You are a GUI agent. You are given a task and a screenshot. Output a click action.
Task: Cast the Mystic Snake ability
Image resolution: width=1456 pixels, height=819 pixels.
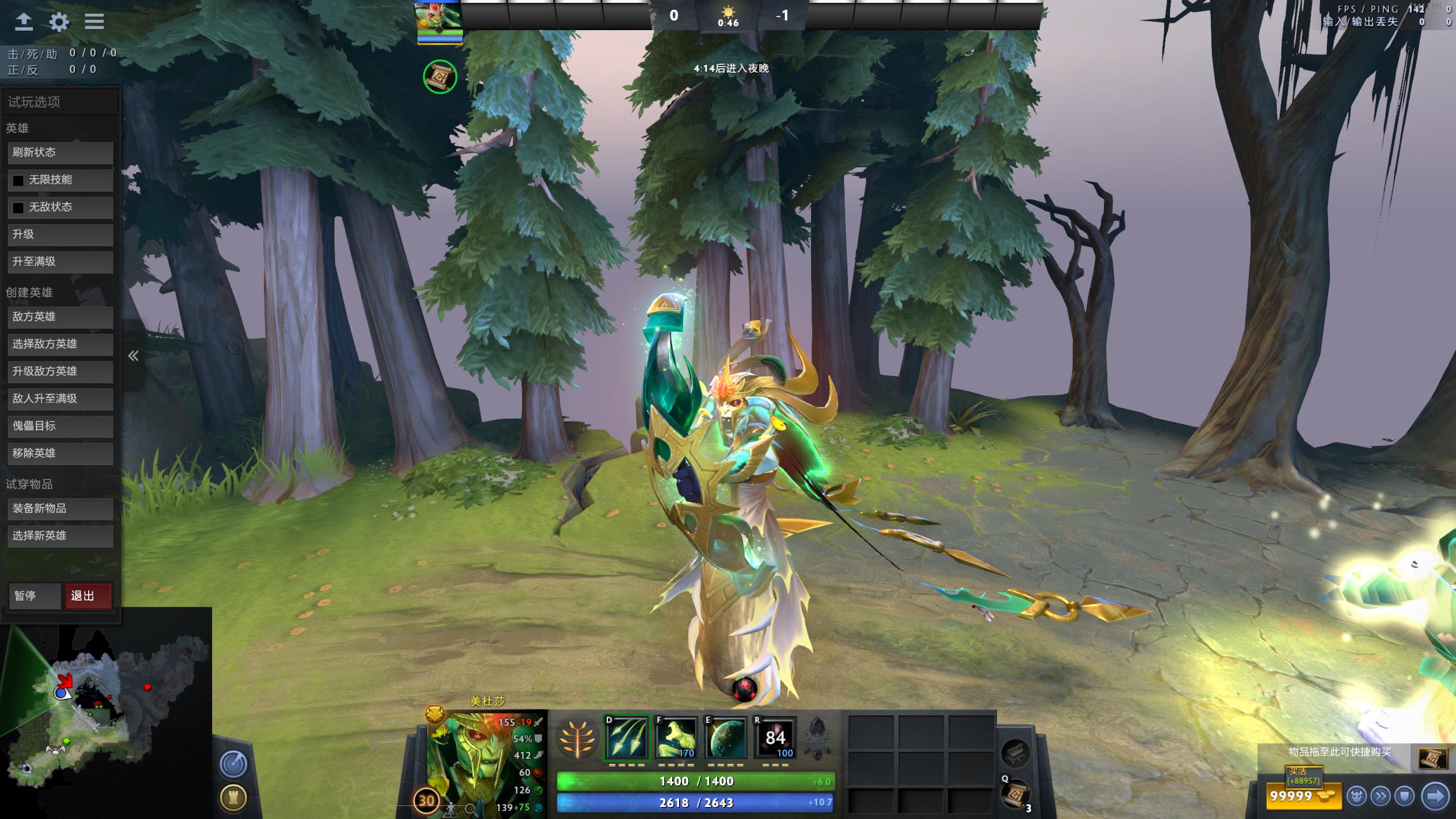pos(676,738)
